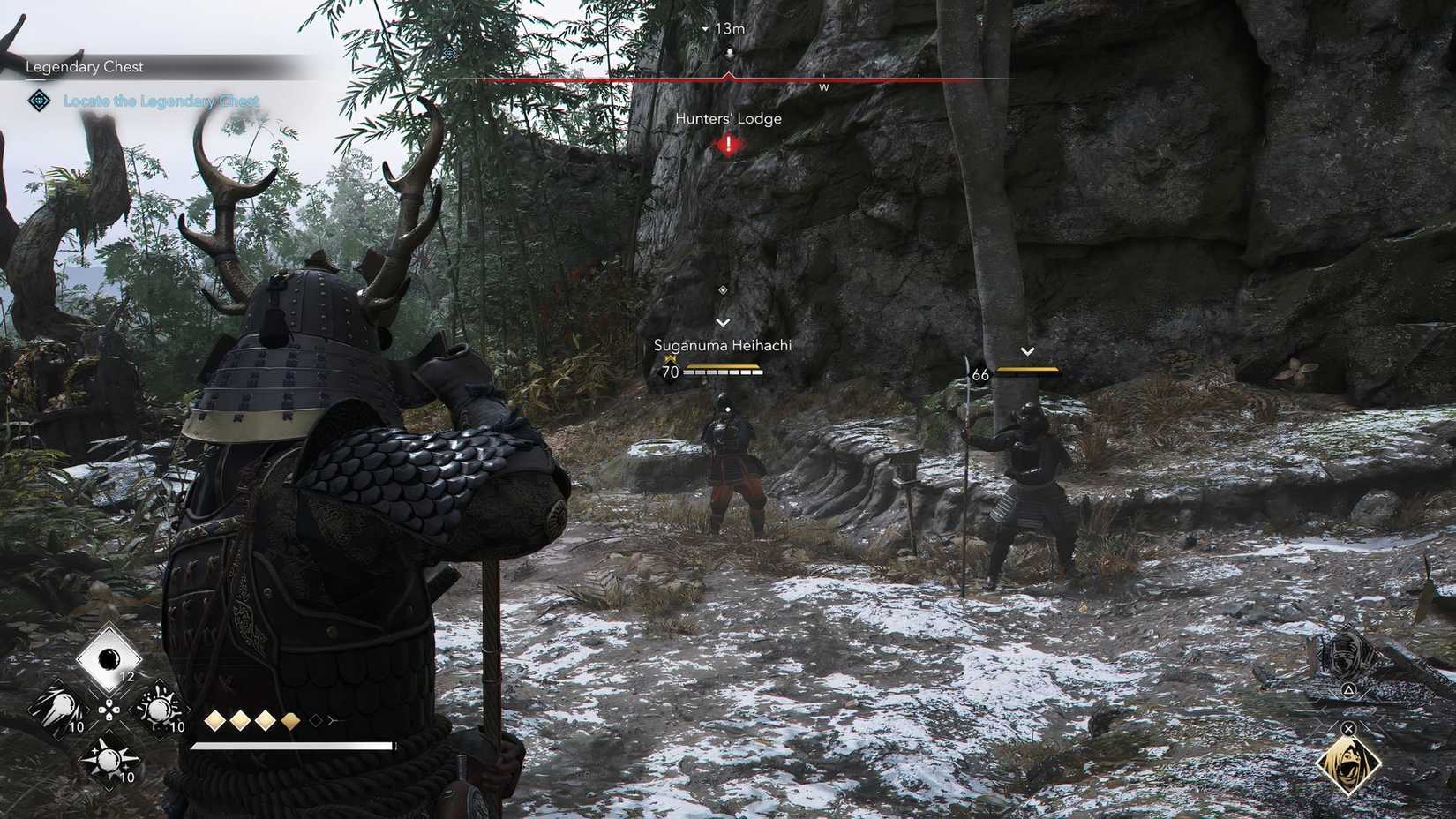Screen dimensions: 1456x819
Task: Expand the chevron above the level 66 enemy
Action: 1026,350
